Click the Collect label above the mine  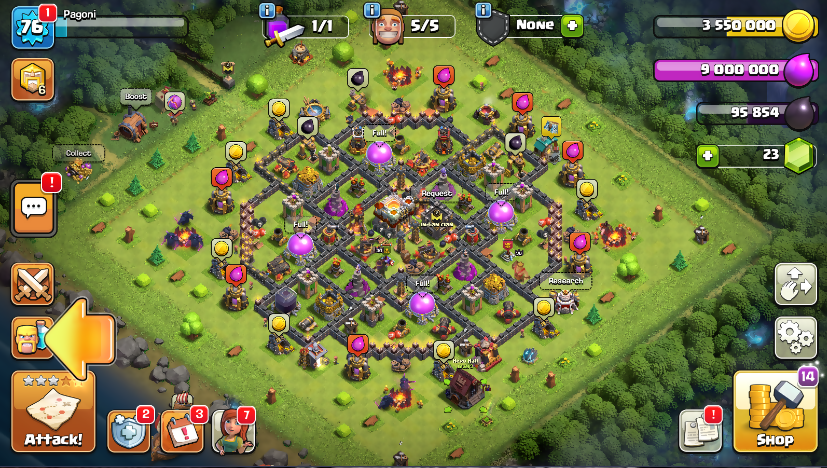(x=78, y=153)
